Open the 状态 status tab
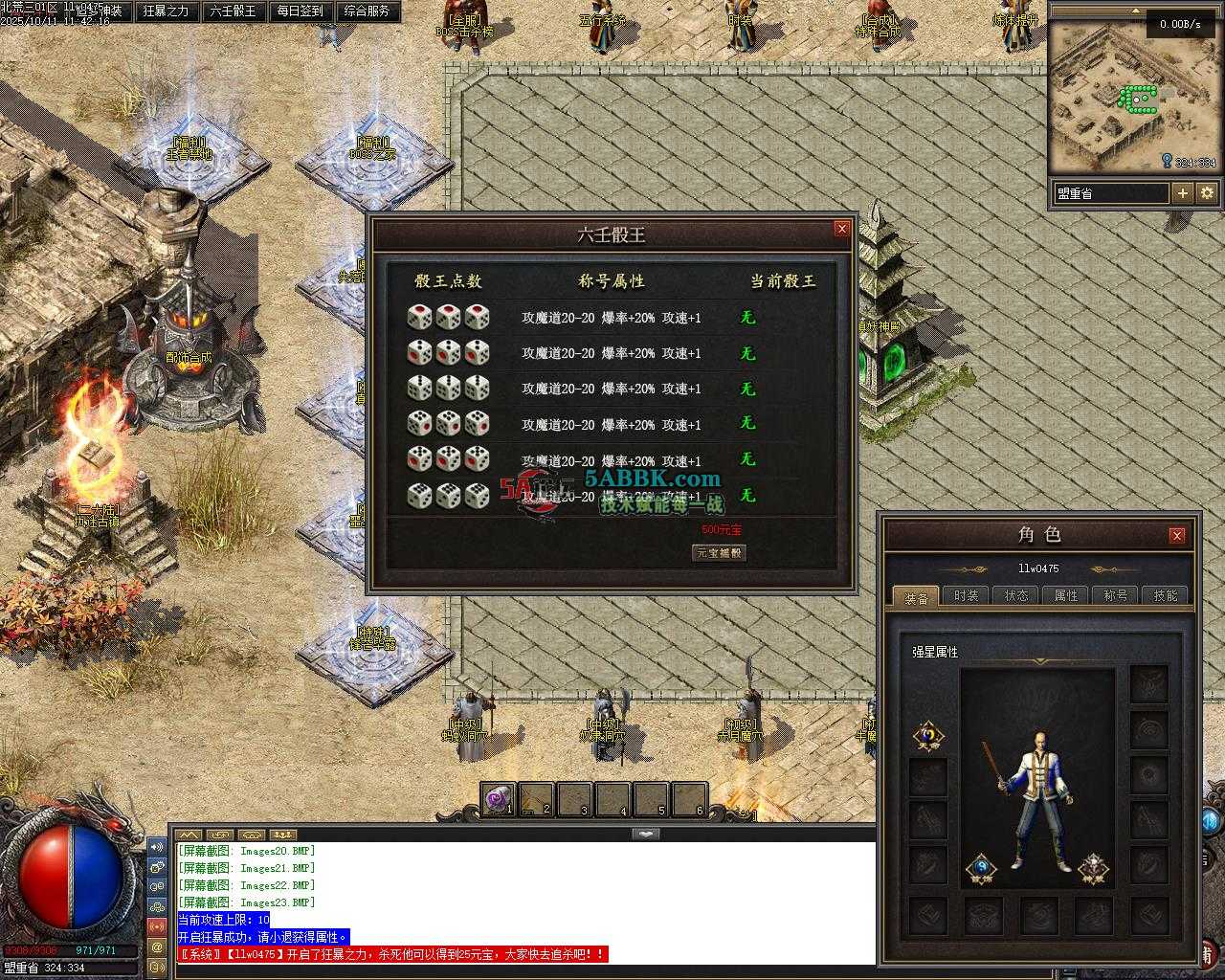Viewport: 1225px width, 980px height. [1015, 595]
